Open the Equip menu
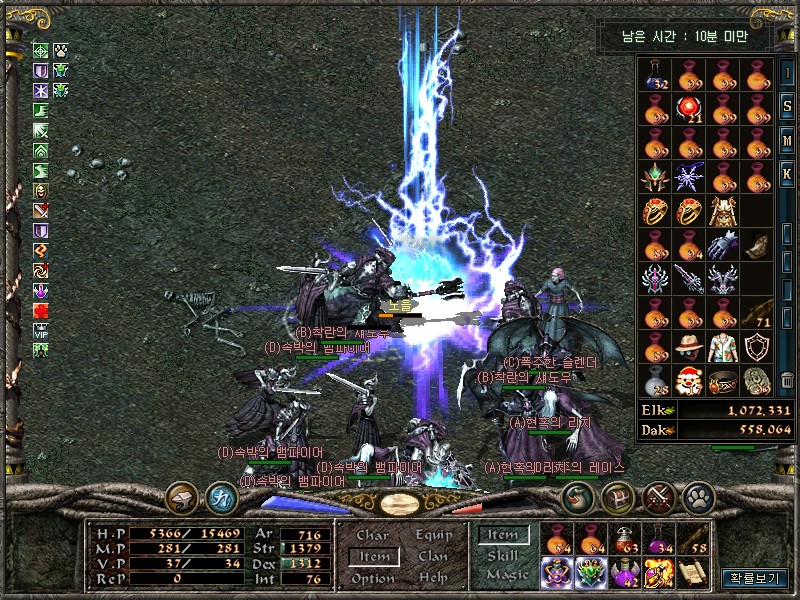The image size is (800, 600). (x=433, y=536)
